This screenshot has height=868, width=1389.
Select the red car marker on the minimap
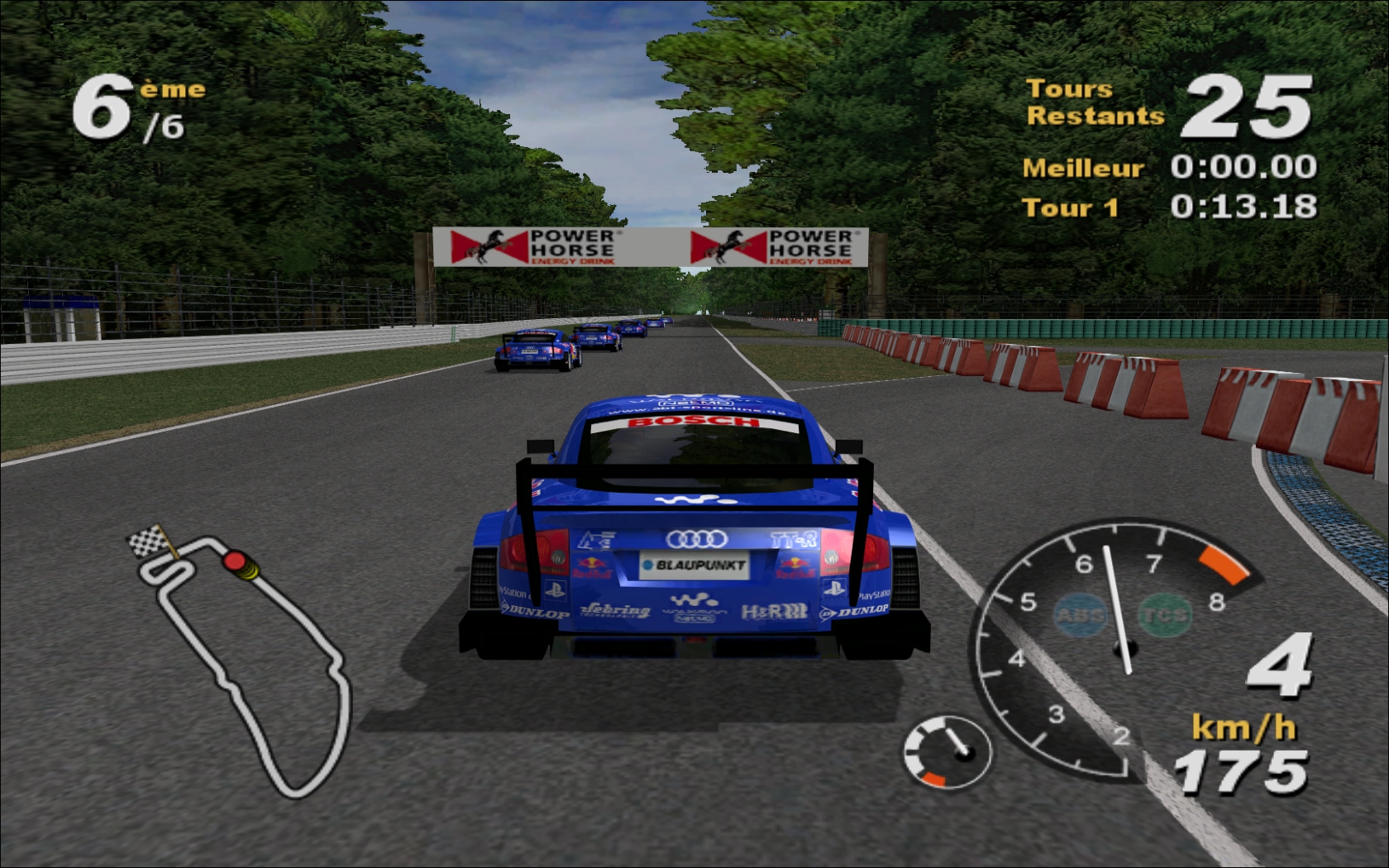tap(235, 562)
